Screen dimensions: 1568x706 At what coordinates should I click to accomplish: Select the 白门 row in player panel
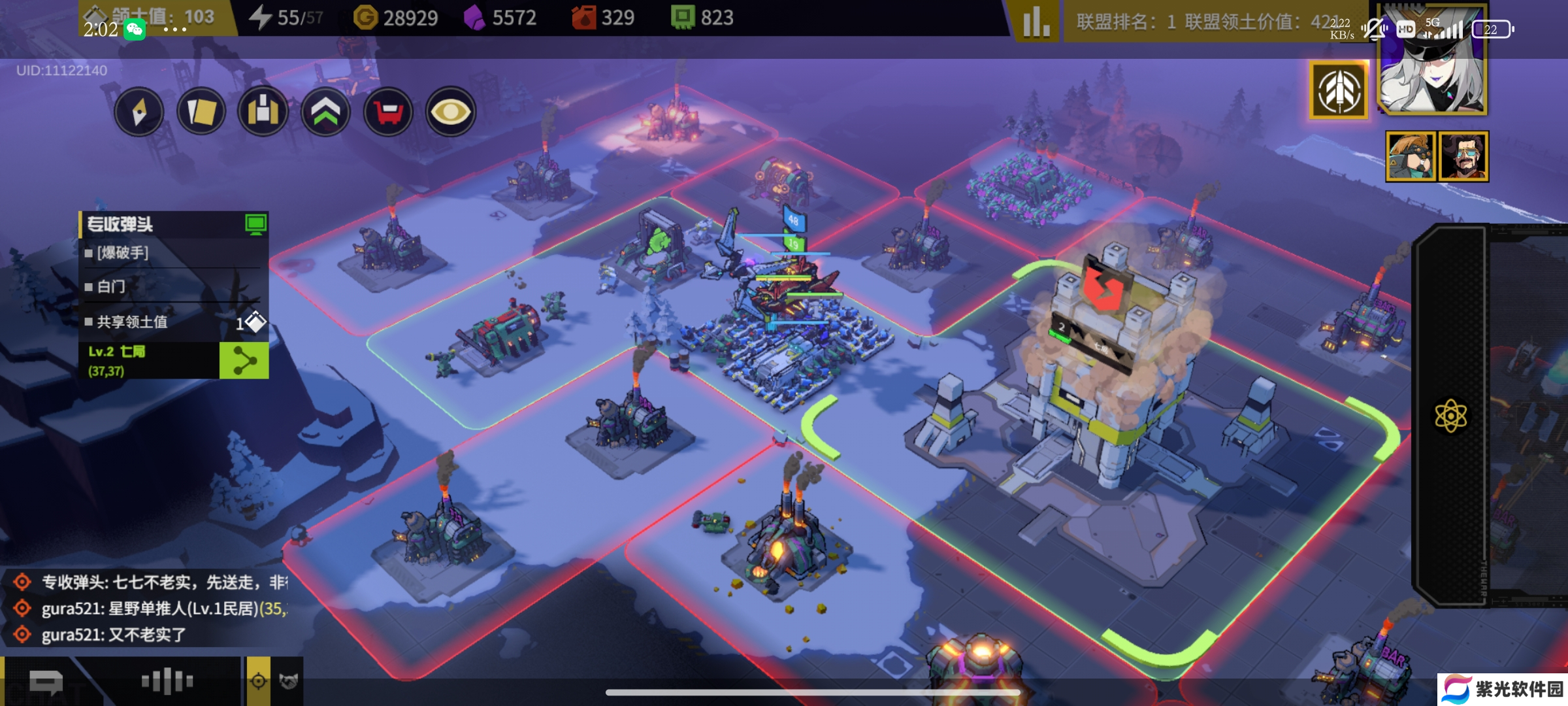[173, 286]
